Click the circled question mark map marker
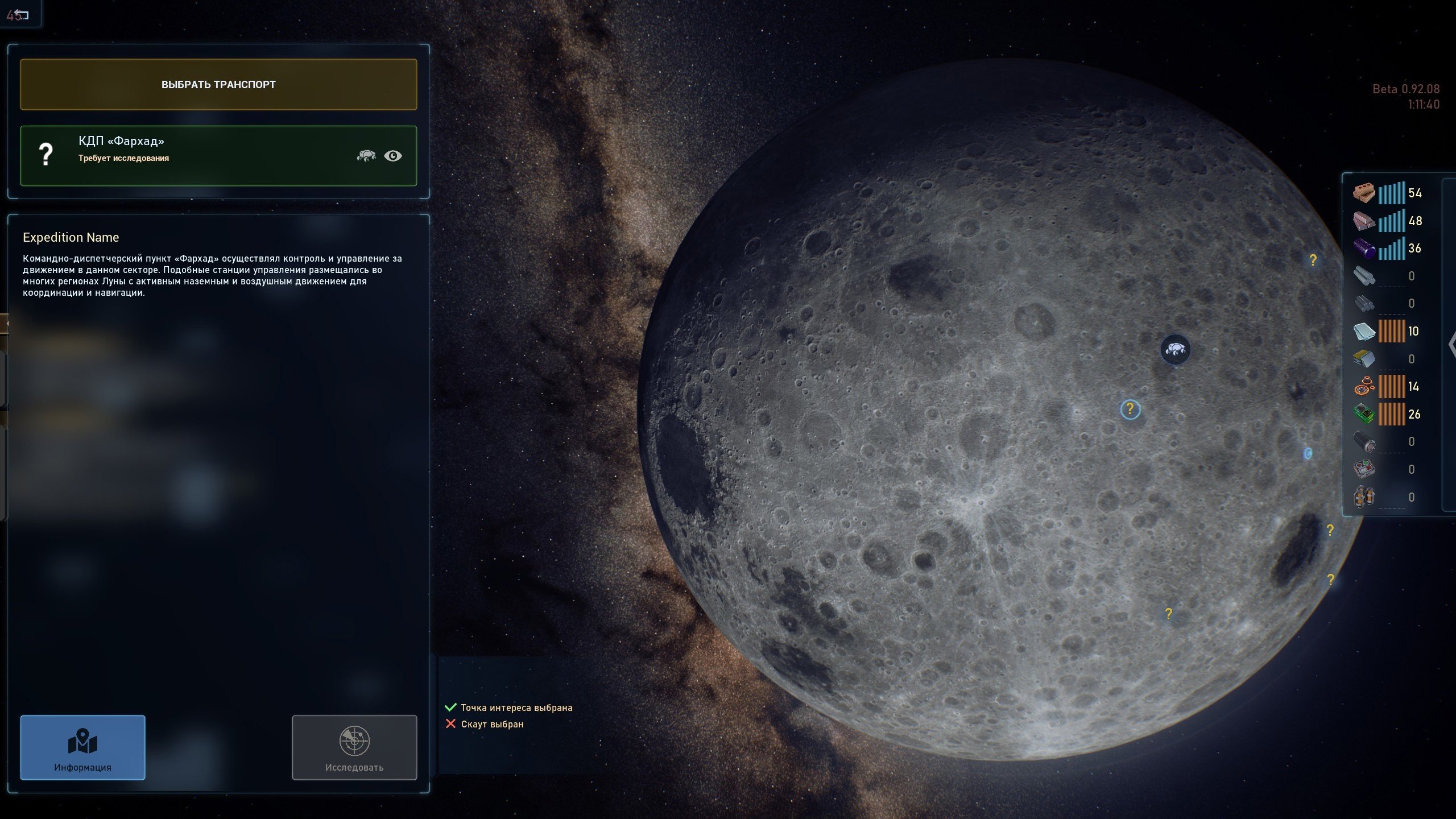This screenshot has height=819, width=1456. click(1130, 409)
